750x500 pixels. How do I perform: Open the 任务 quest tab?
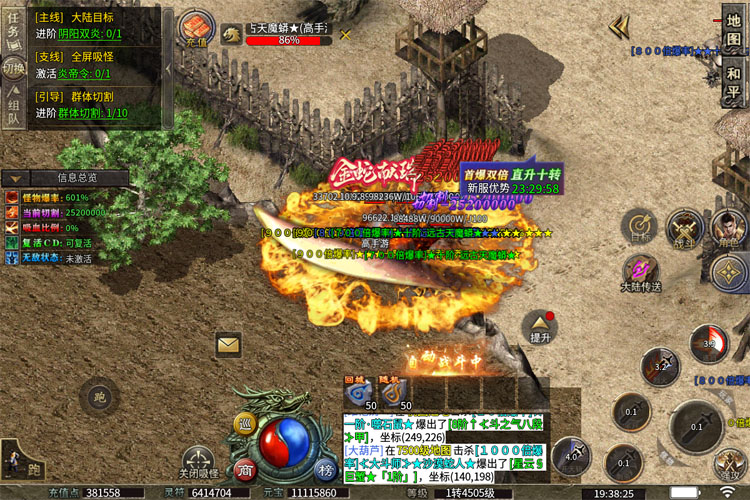point(13,32)
